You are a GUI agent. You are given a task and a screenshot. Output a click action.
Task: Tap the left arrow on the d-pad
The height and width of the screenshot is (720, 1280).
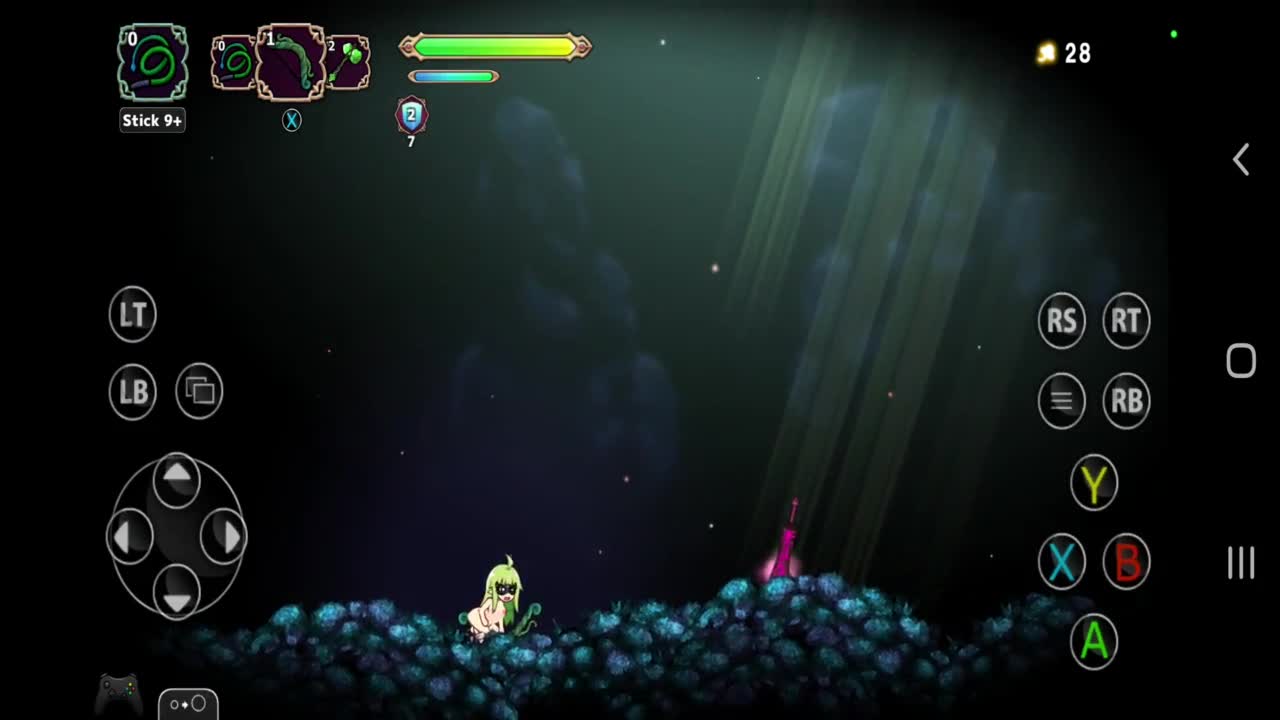coord(129,537)
